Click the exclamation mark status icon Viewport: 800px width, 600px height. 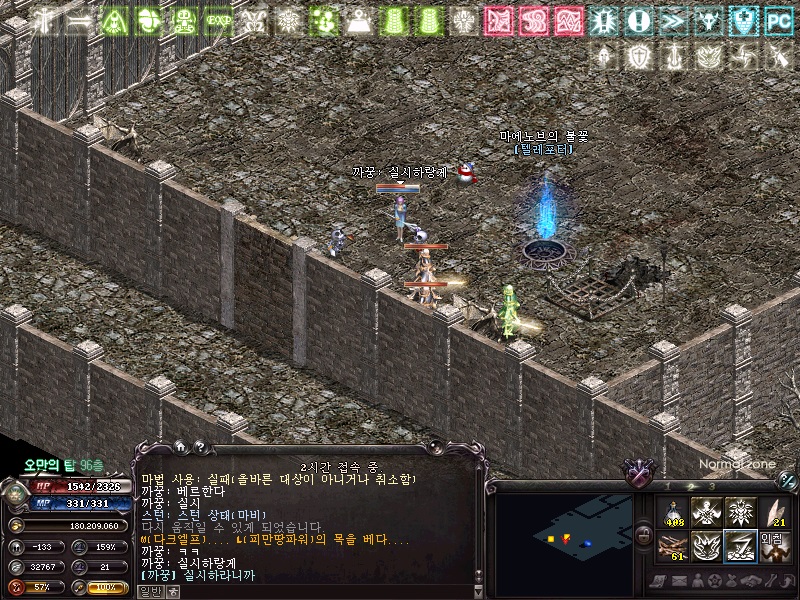[x=639, y=20]
